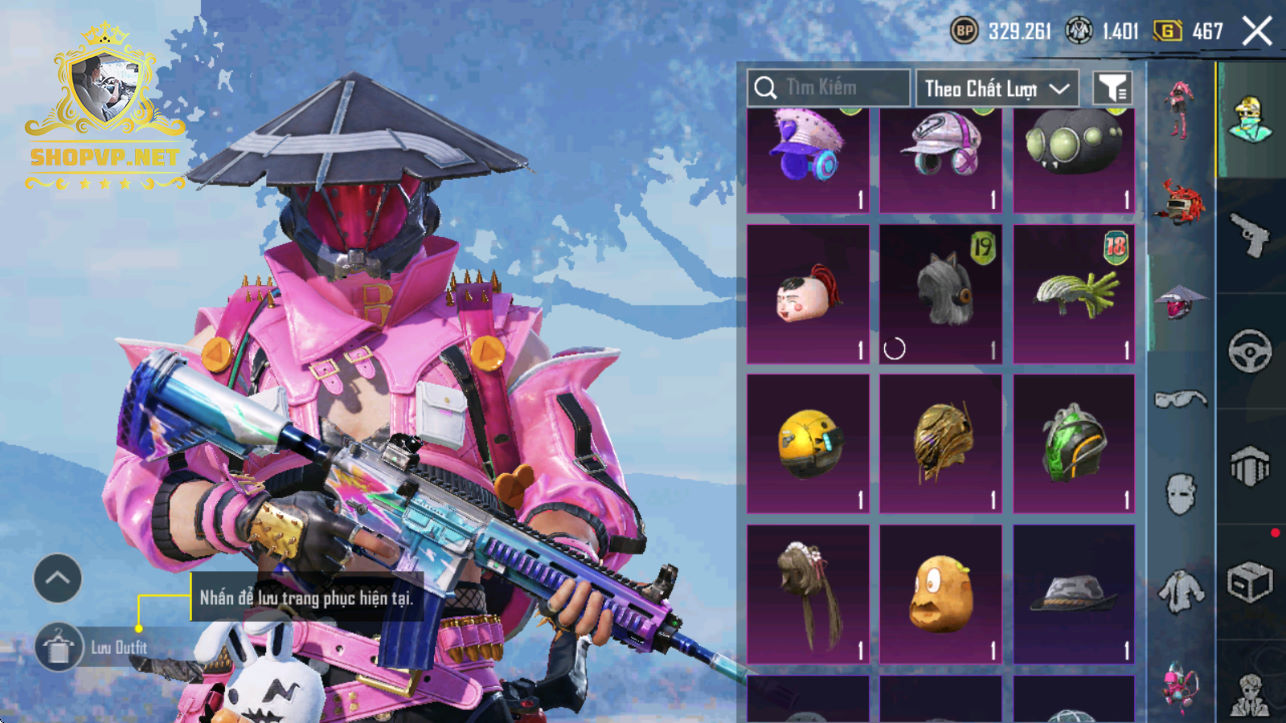This screenshot has width=1286, height=723.
Task: Select the black bug-eyed mask item
Action: click(1074, 158)
